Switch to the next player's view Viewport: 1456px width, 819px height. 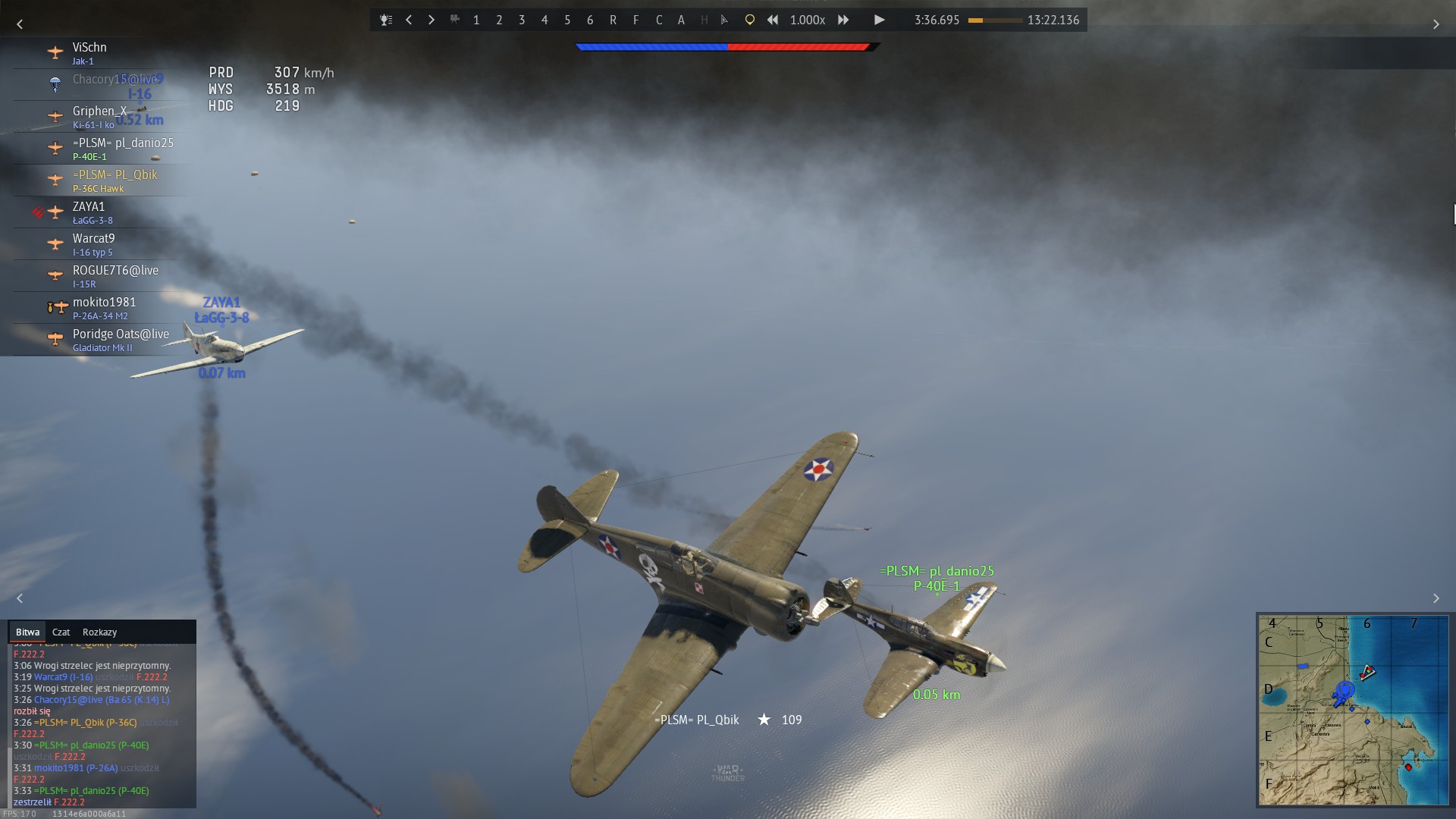[431, 20]
